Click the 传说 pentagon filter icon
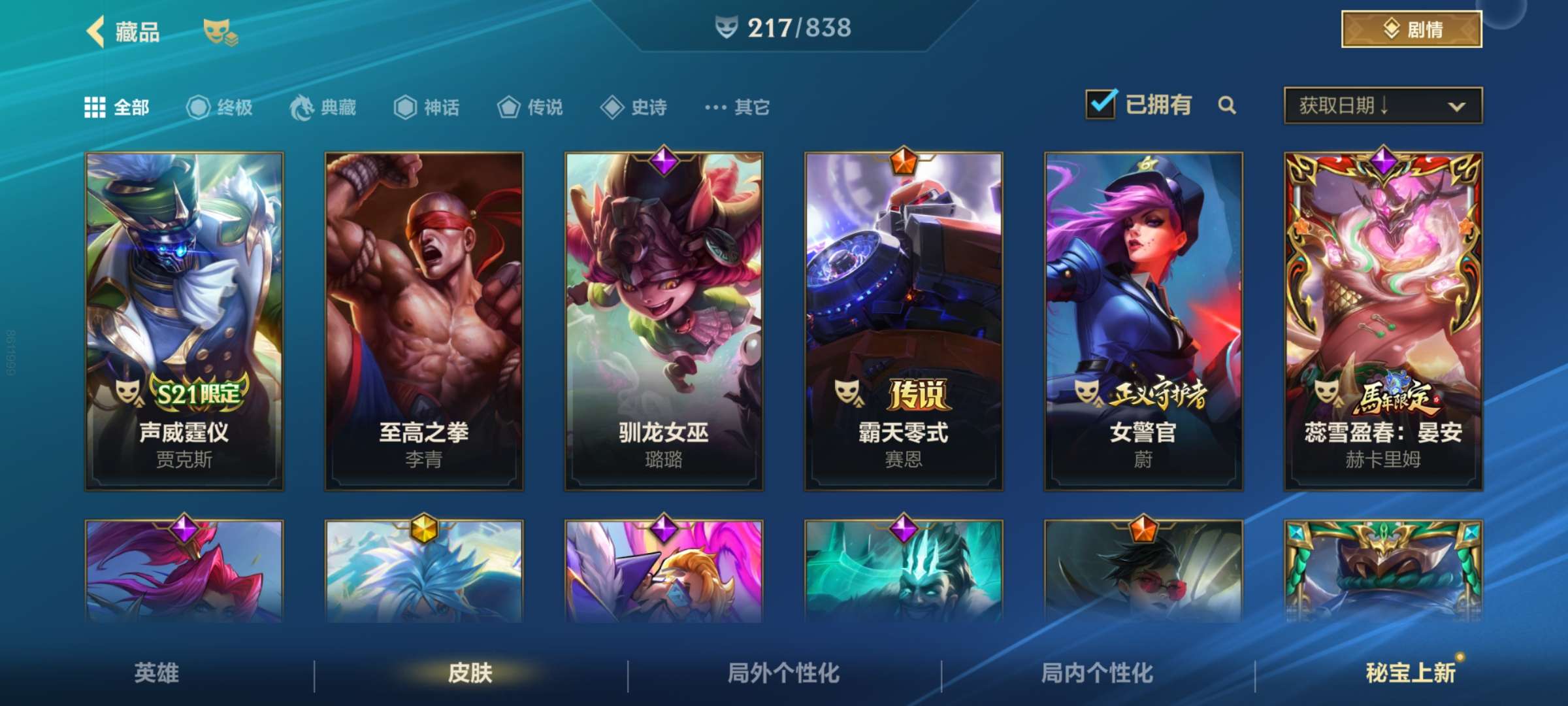Image resolution: width=1568 pixels, height=706 pixels. point(510,108)
